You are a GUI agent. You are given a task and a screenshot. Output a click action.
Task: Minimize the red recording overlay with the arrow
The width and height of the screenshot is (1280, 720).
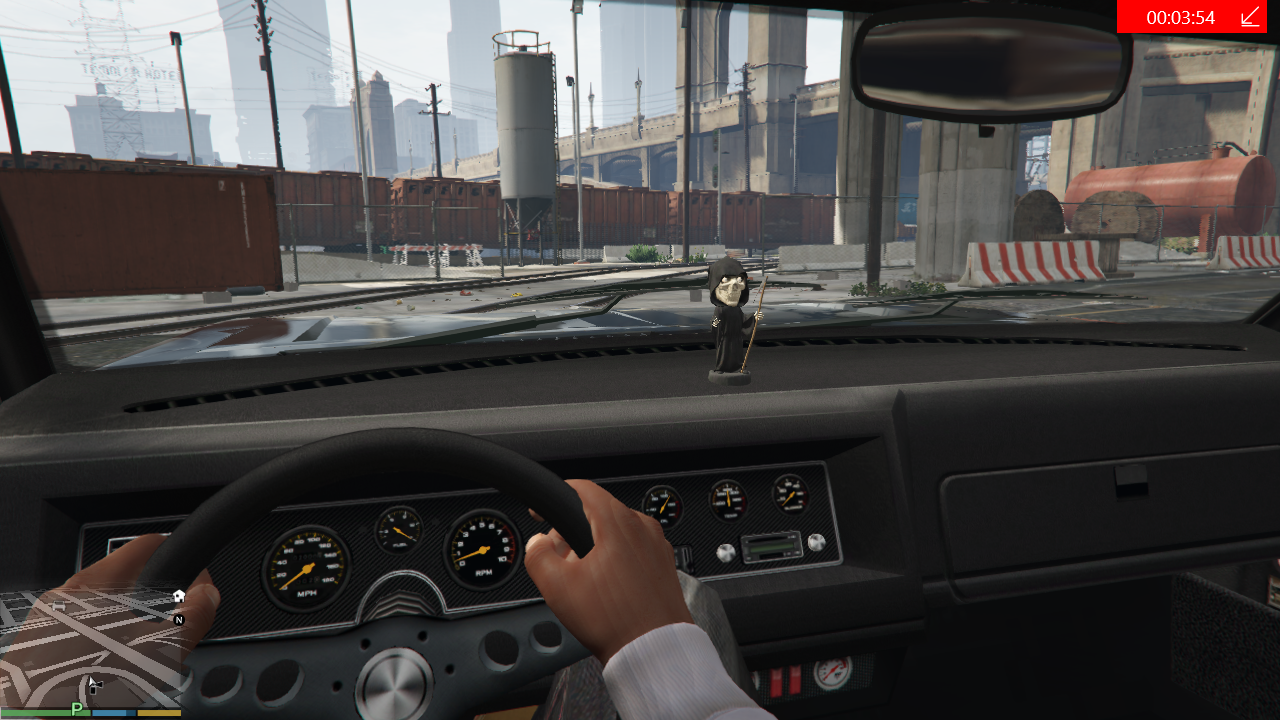click(x=1250, y=17)
